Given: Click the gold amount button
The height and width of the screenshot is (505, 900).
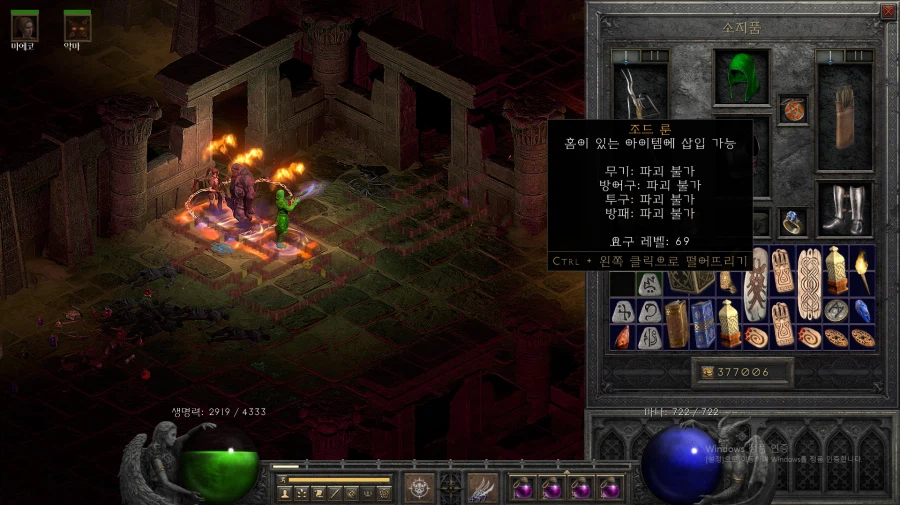Looking at the screenshot, I should coord(743,372).
